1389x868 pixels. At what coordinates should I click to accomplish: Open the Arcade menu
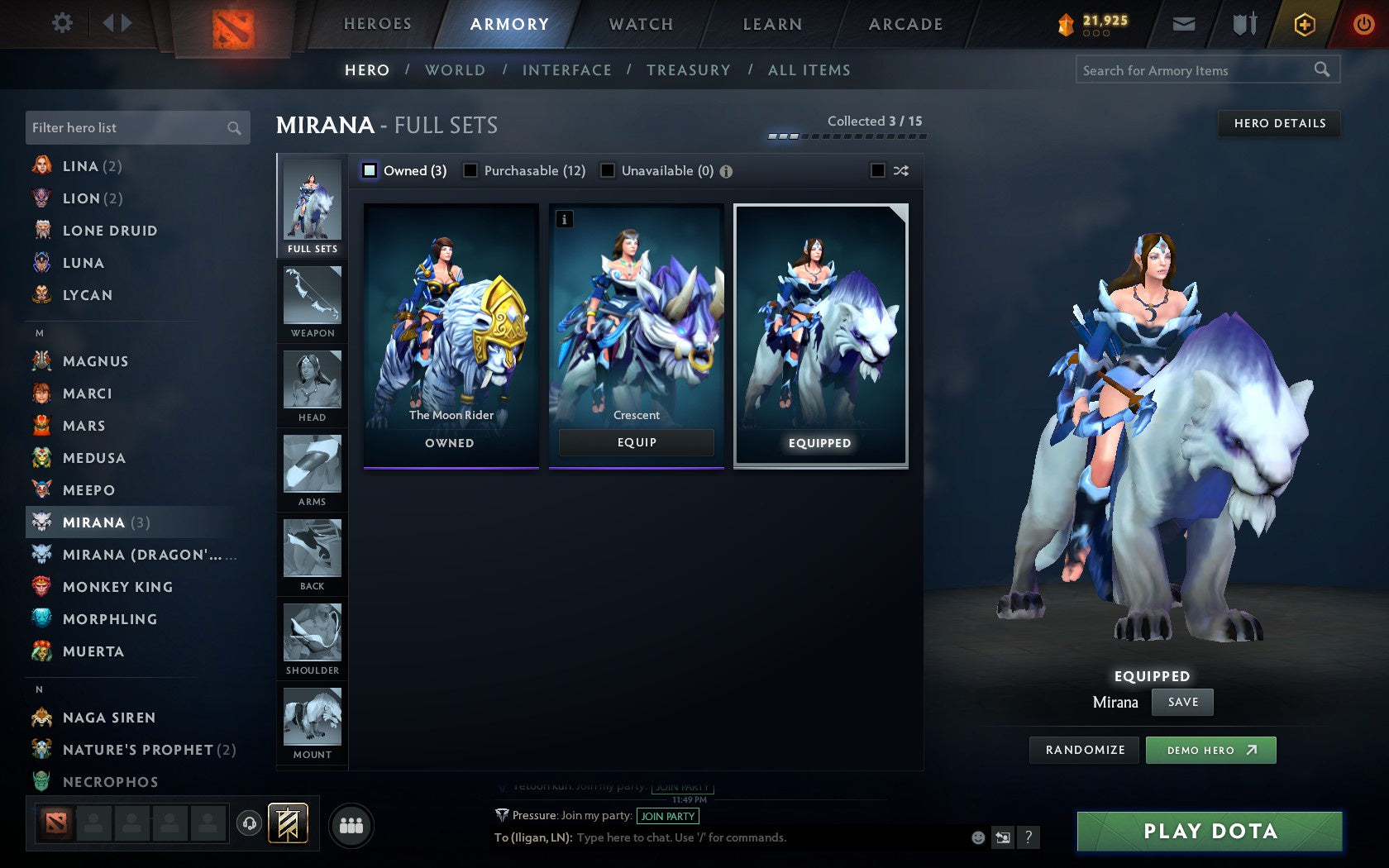(905, 24)
